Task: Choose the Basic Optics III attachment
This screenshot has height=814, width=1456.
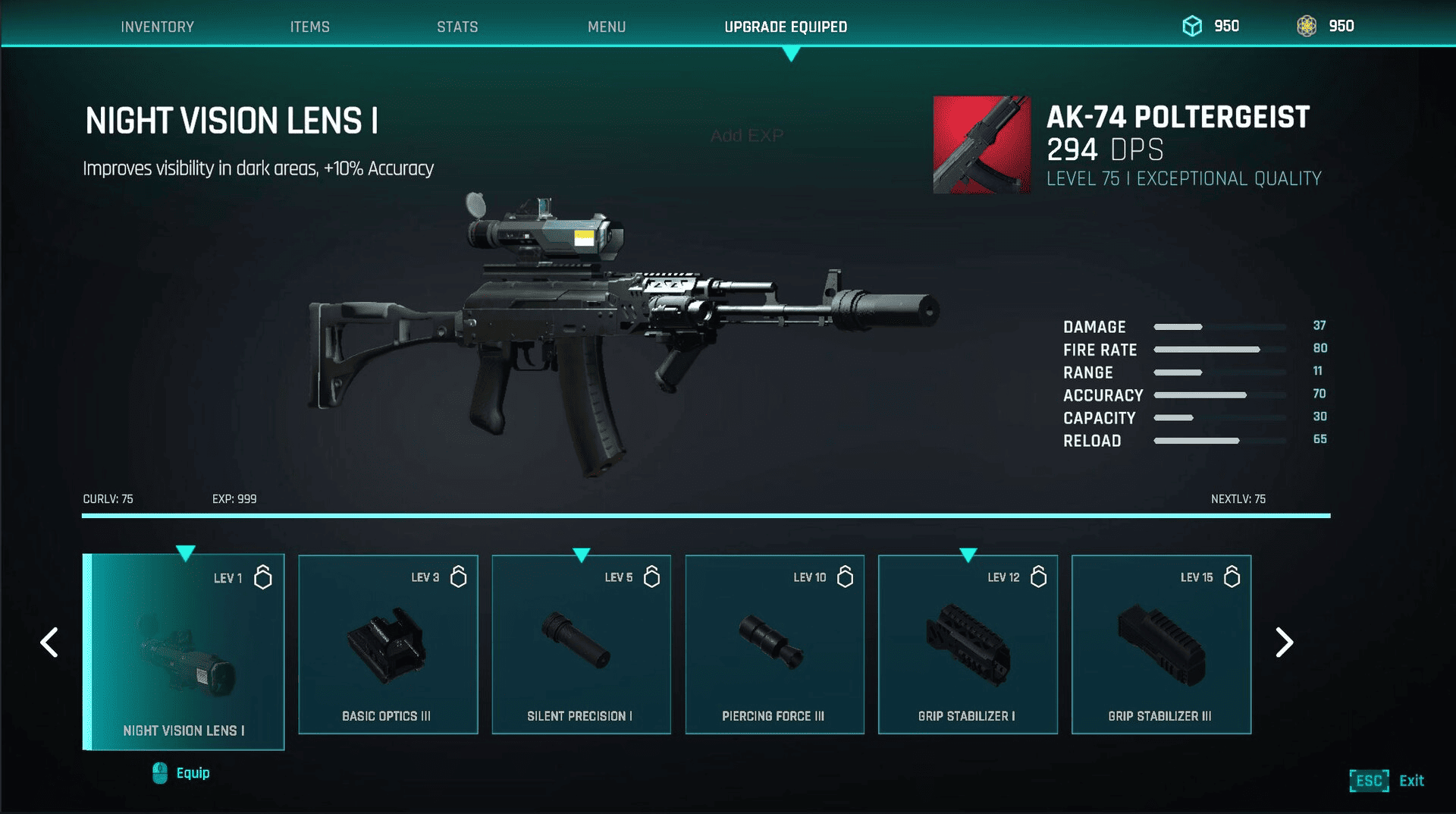Action: [388, 644]
